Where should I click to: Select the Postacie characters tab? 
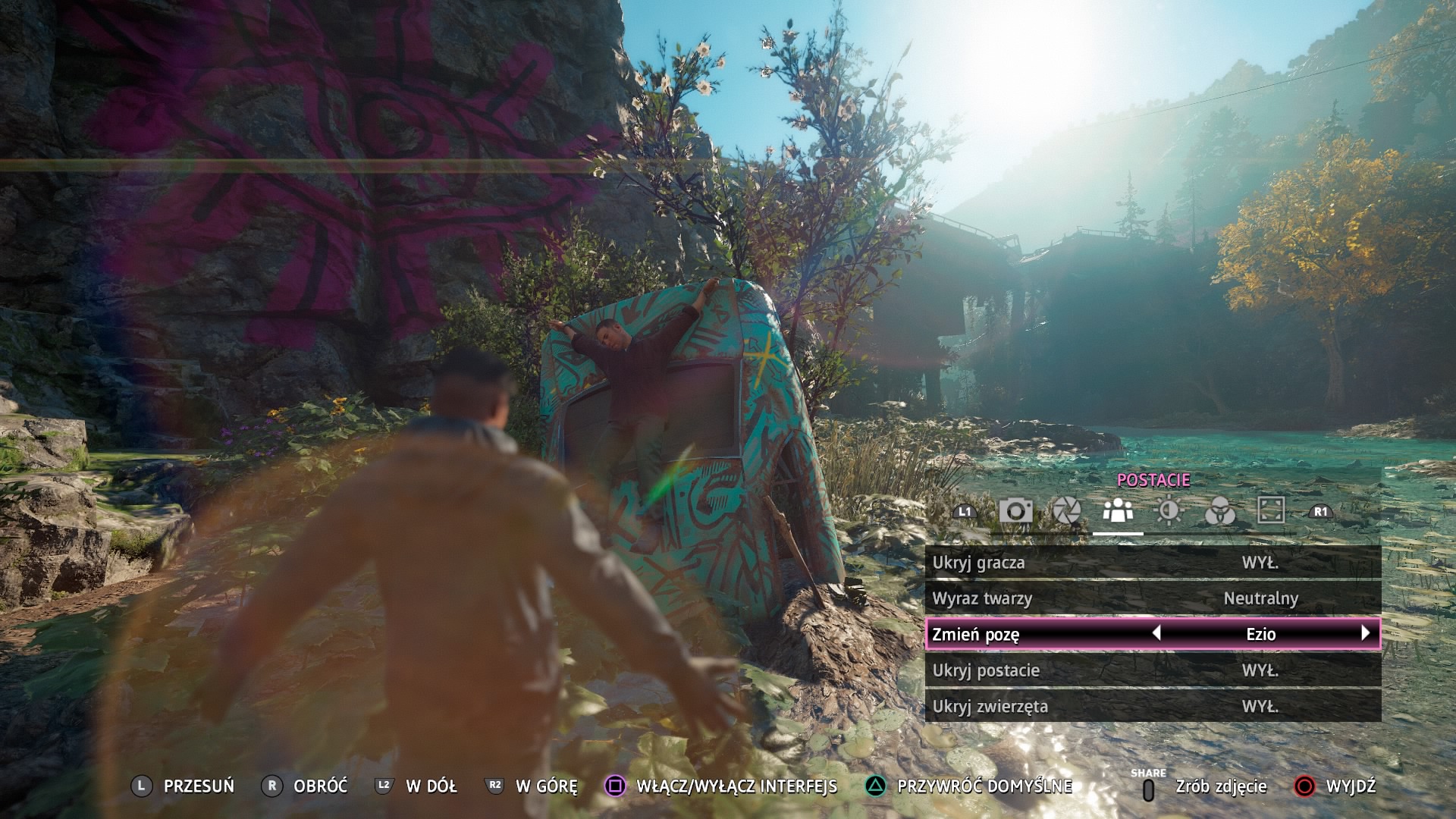pos(1118,510)
